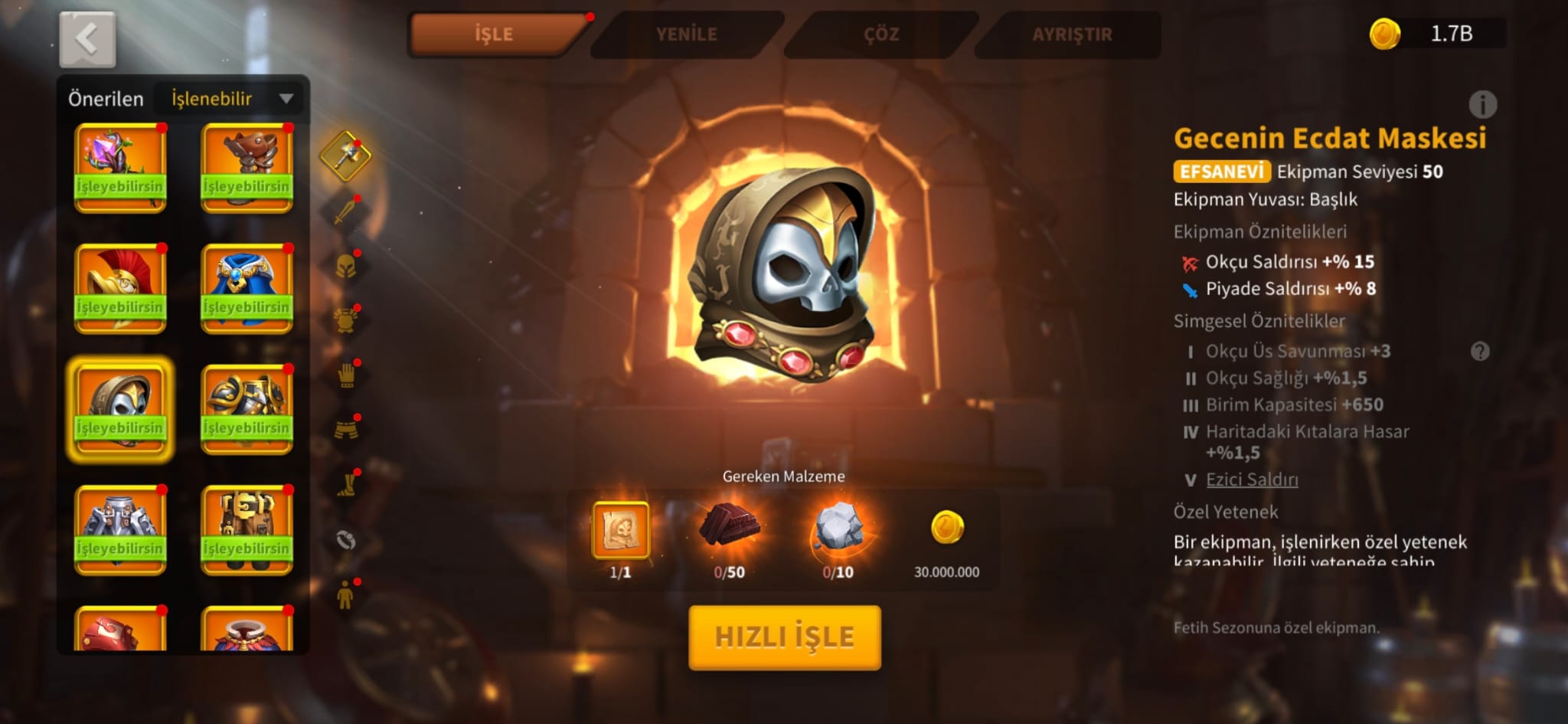
Task: Go back with the arrow button
Action: pyautogui.click(x=87, y=39)
